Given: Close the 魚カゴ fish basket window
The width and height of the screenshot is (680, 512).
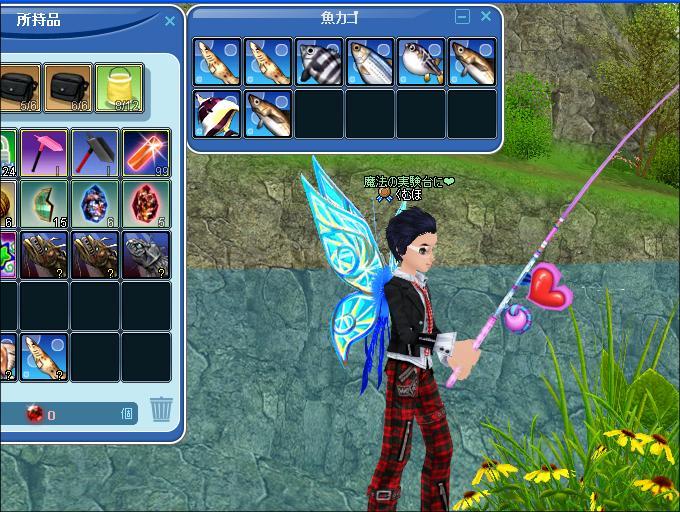Looking at the screenshot, I should pos(486,17).
